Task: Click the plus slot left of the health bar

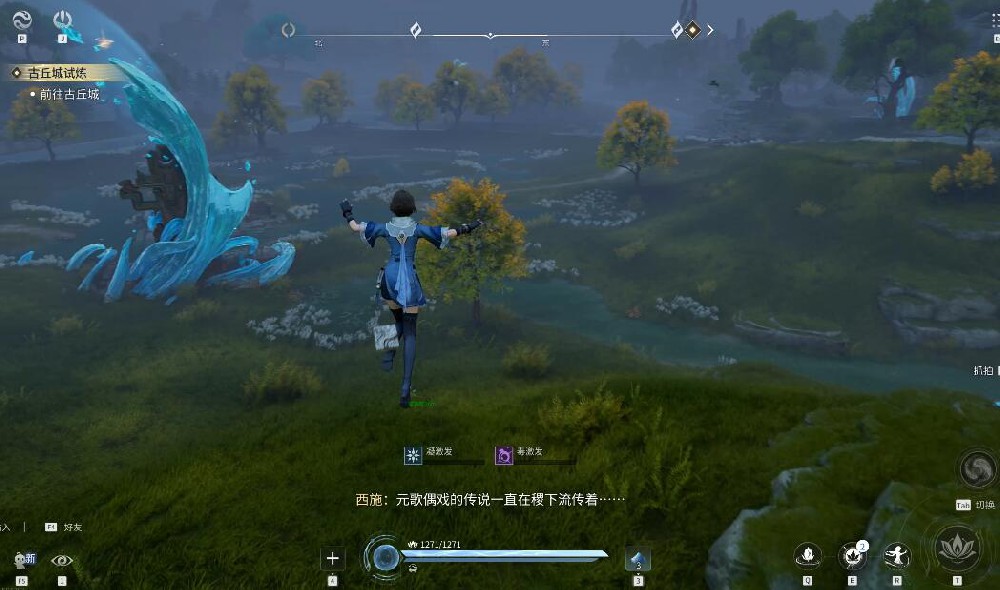Action: pos(333,559)
